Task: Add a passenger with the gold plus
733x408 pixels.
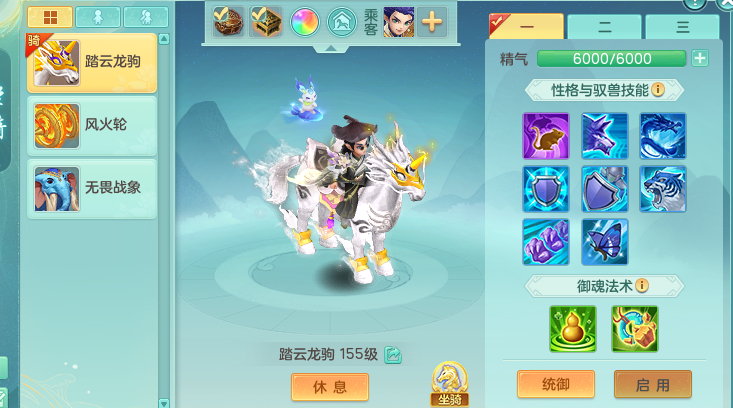Action: pos(432,21)
